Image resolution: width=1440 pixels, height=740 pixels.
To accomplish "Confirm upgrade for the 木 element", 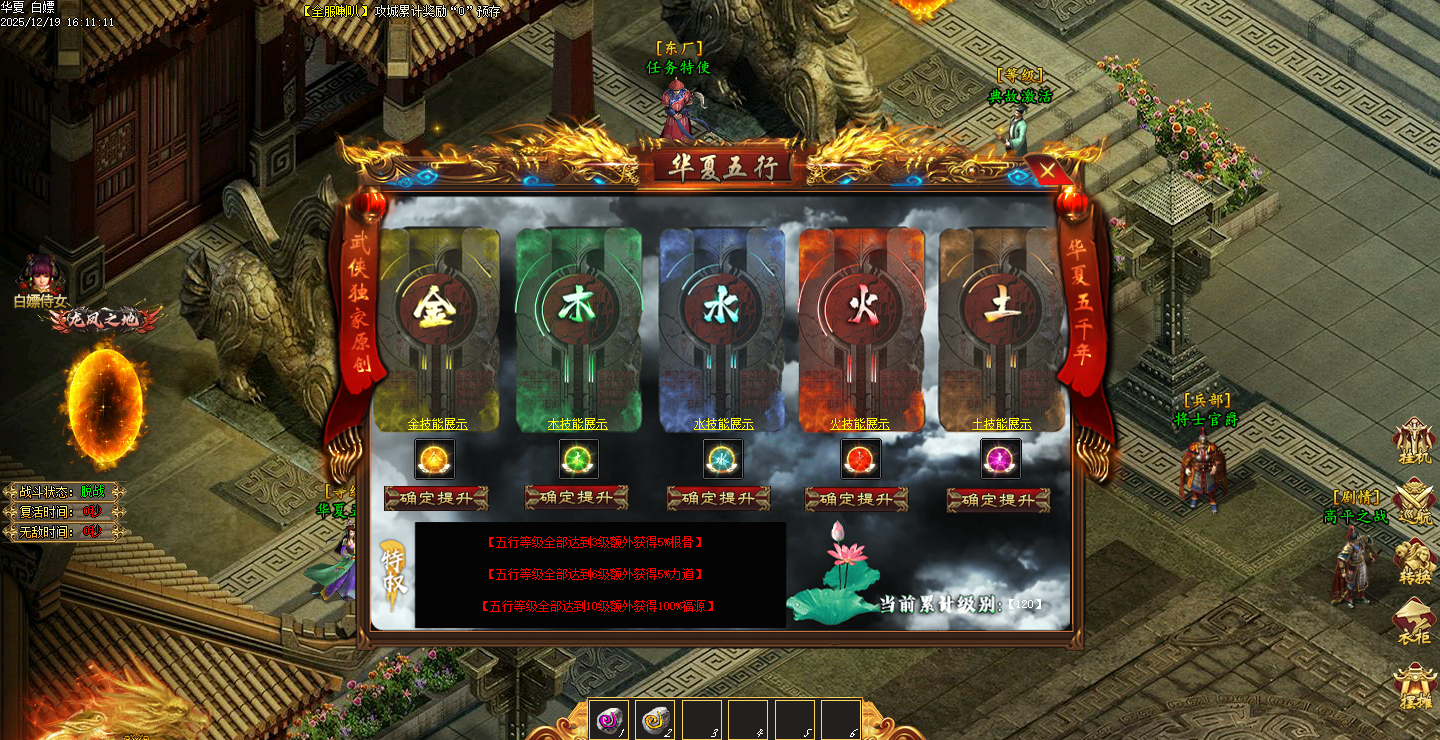I will (577, 497).
